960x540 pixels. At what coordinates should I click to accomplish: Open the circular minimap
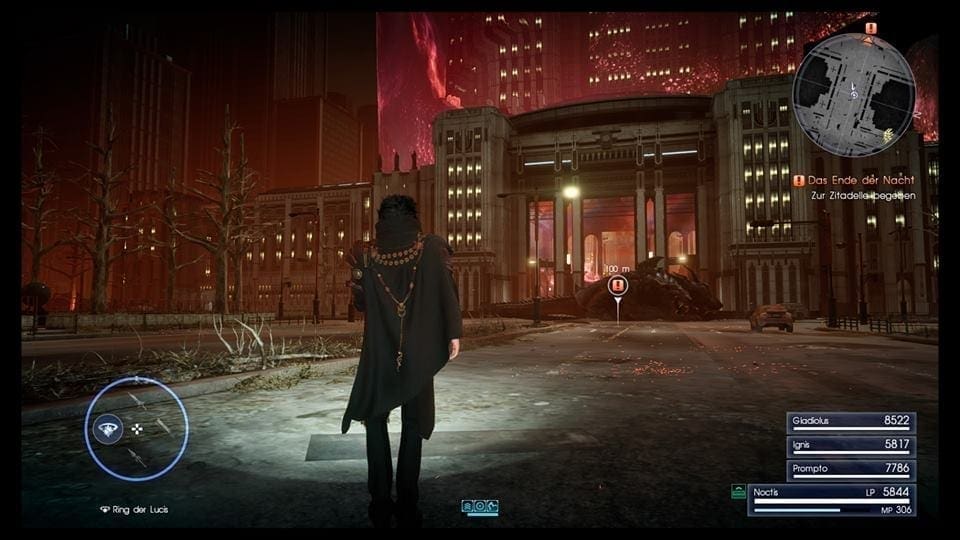(853, 81)
